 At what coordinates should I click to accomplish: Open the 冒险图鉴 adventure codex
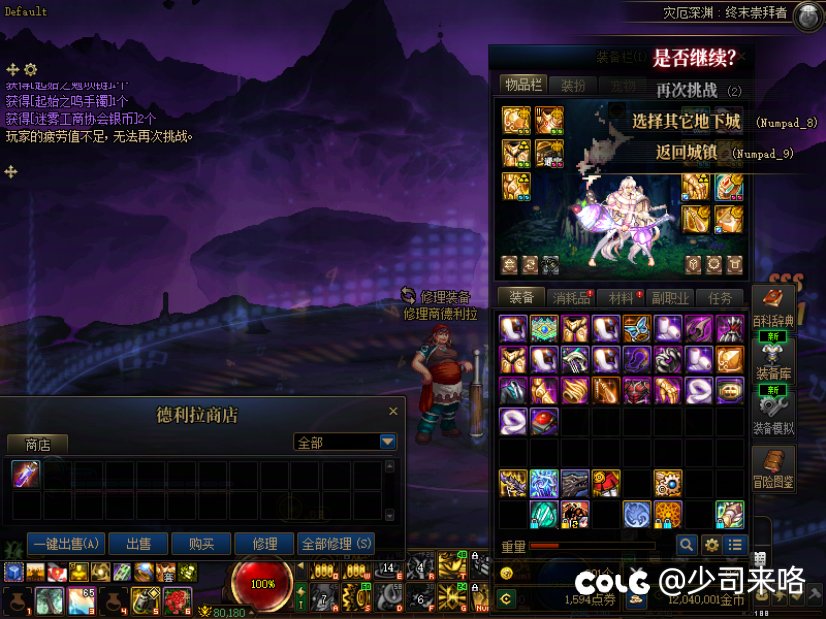[x=773, y=469]
